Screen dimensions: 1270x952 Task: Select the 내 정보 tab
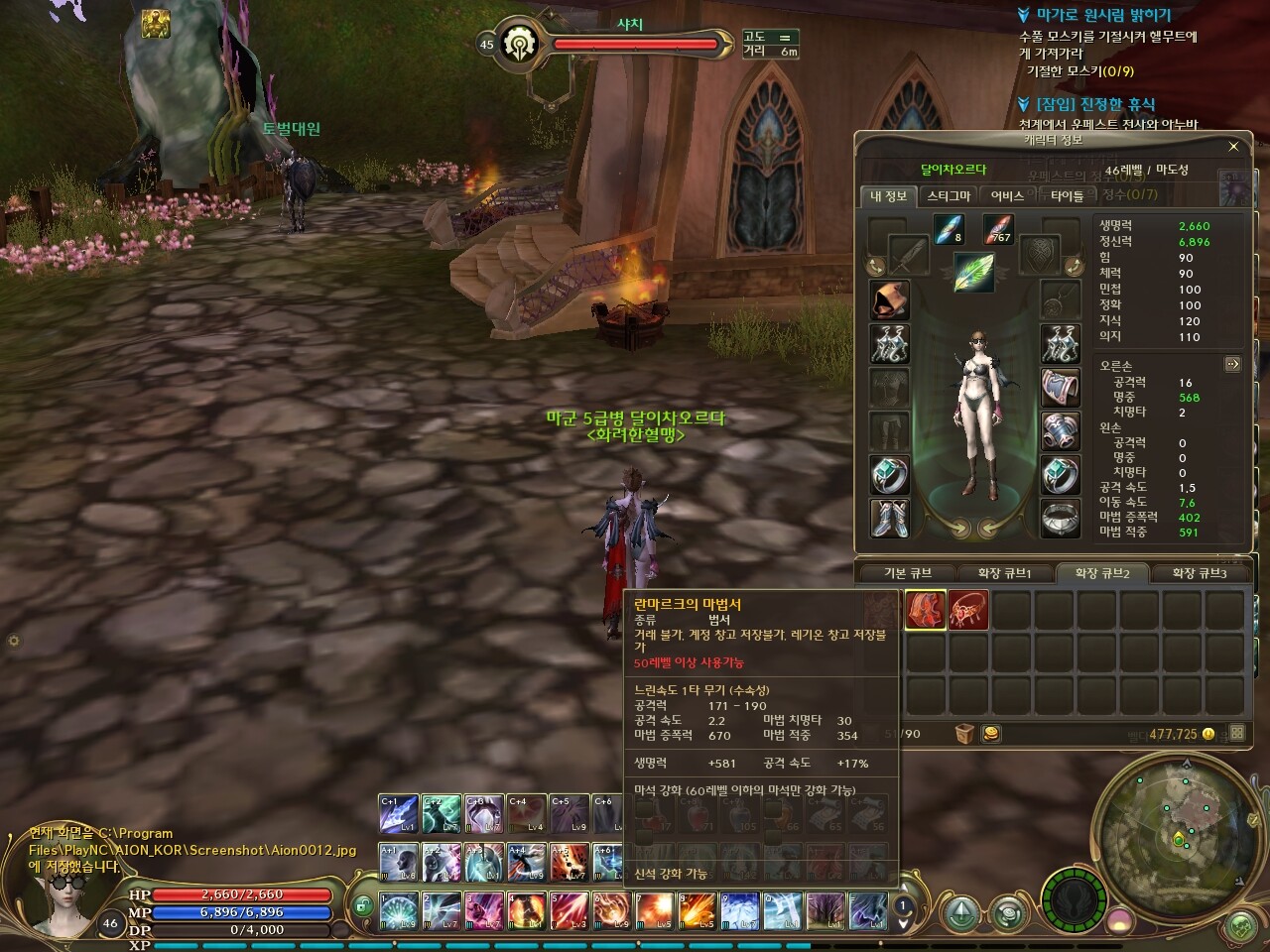tap(888, 196)
